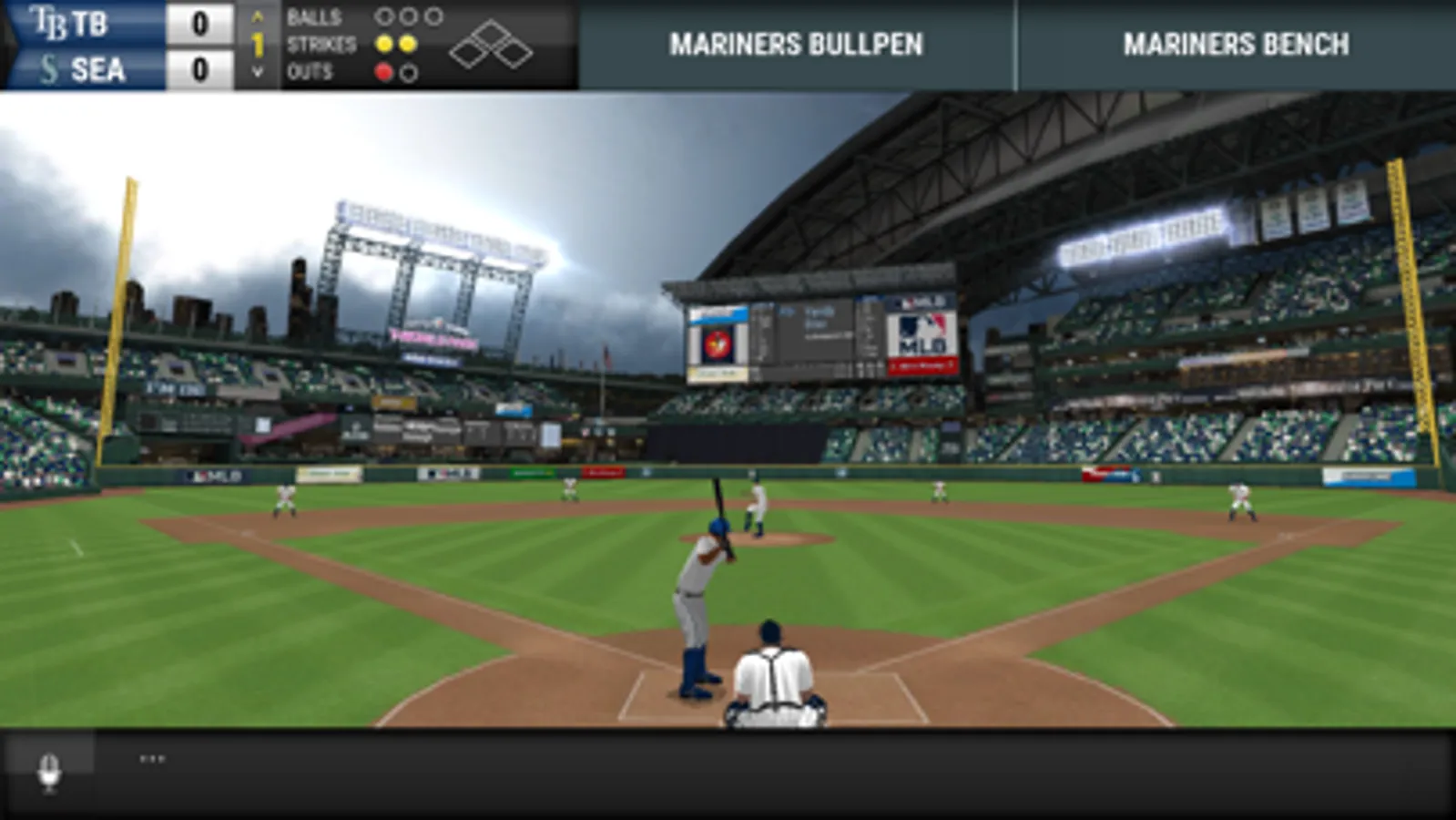The height and width of the screenshot is (820, 1456).
Task: Click the MLB logo on the outfield wall
Action: 215,476
